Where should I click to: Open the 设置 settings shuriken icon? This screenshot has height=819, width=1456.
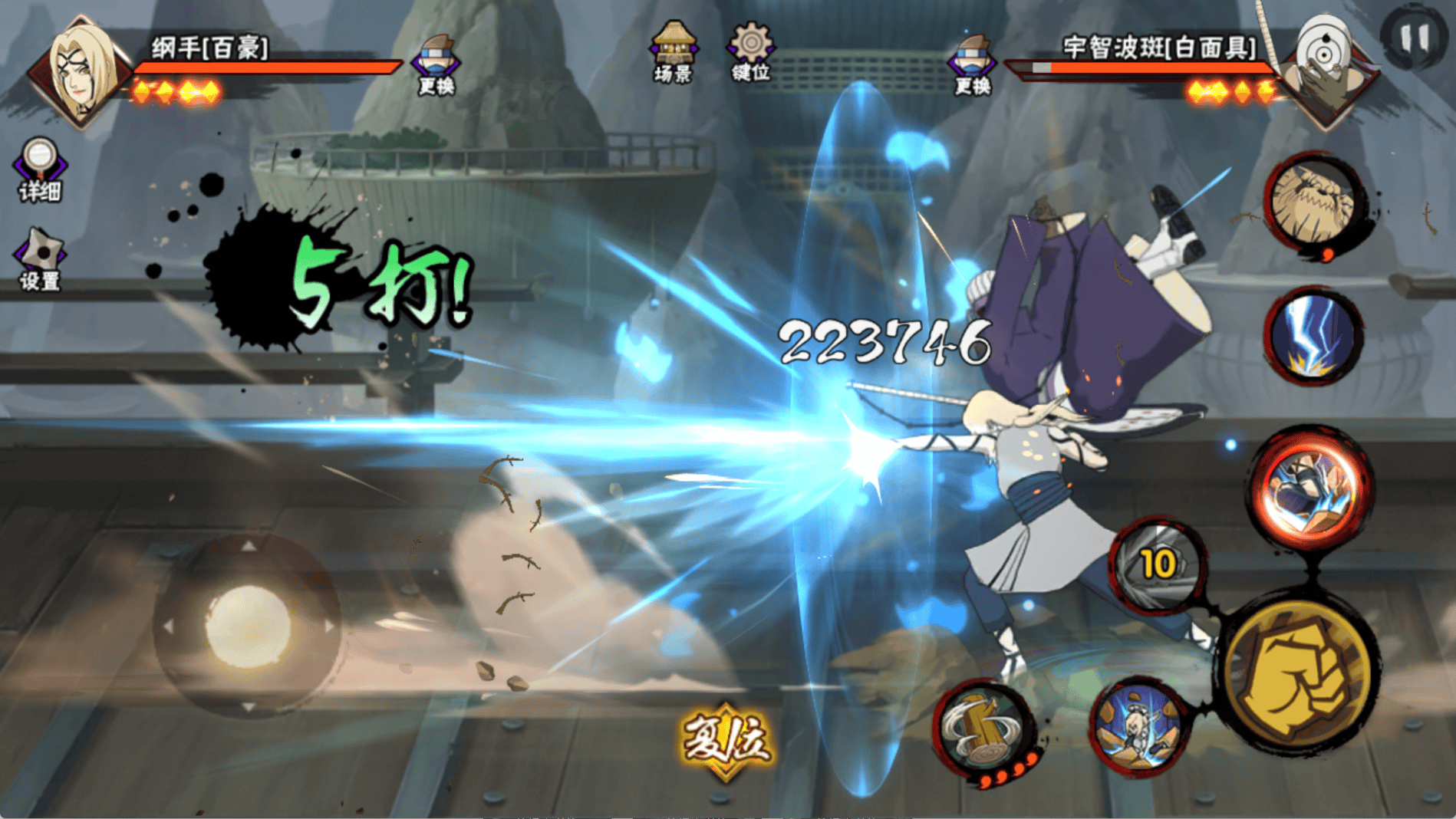[40, 259]
